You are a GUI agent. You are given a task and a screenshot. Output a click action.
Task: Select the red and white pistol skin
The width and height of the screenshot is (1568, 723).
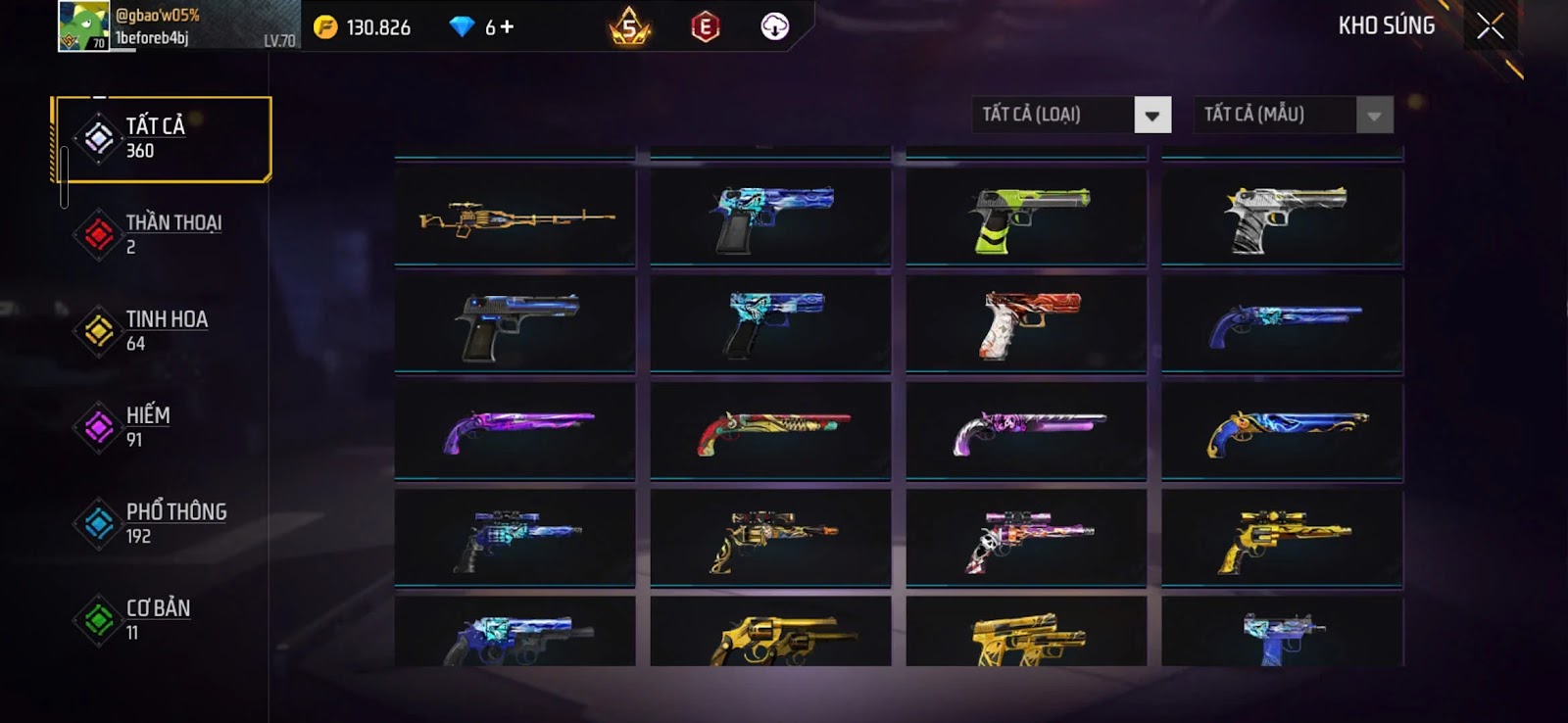1026,324
